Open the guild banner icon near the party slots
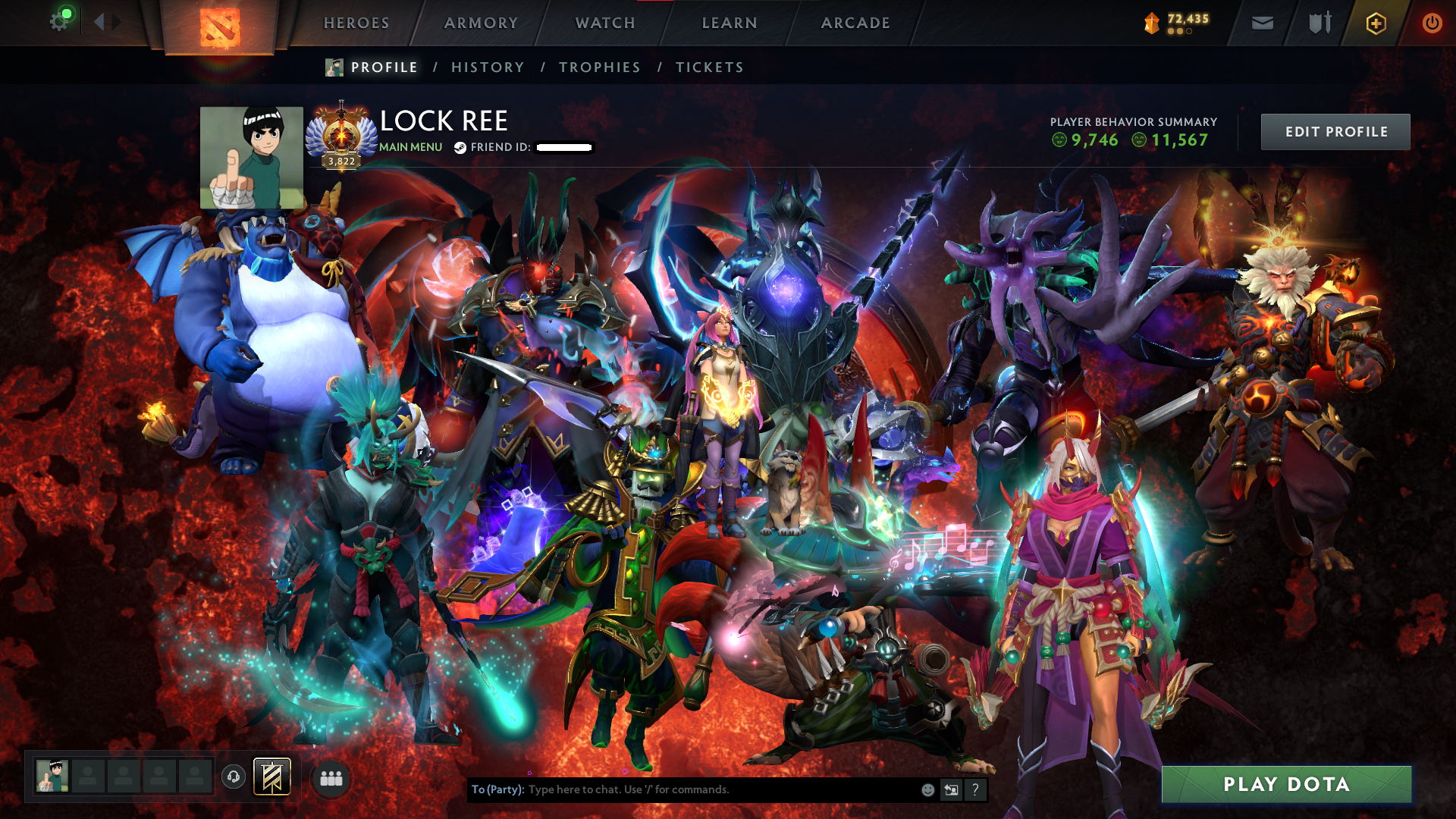 pos(271,777)
